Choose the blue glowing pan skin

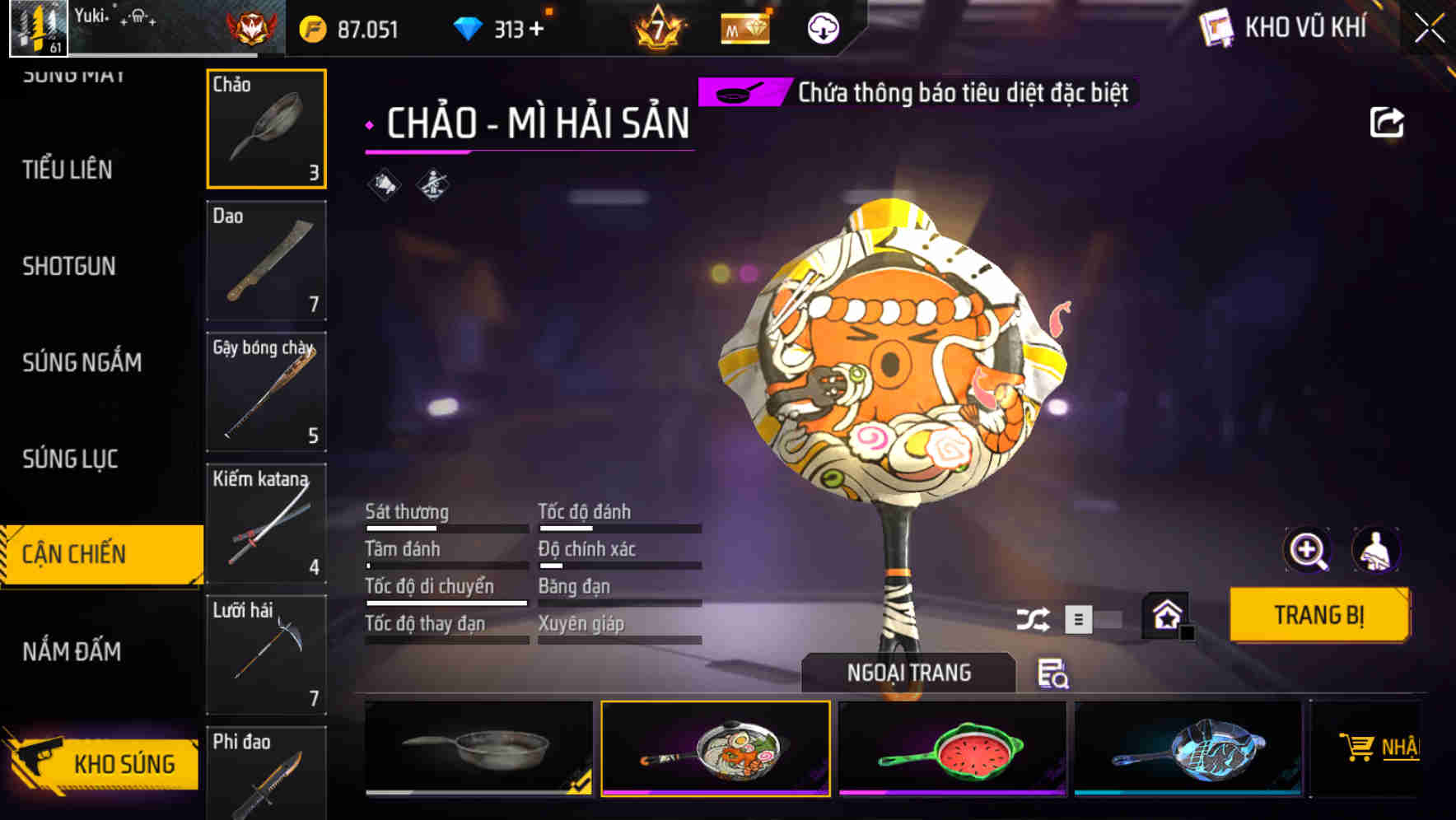(1192, 749)
